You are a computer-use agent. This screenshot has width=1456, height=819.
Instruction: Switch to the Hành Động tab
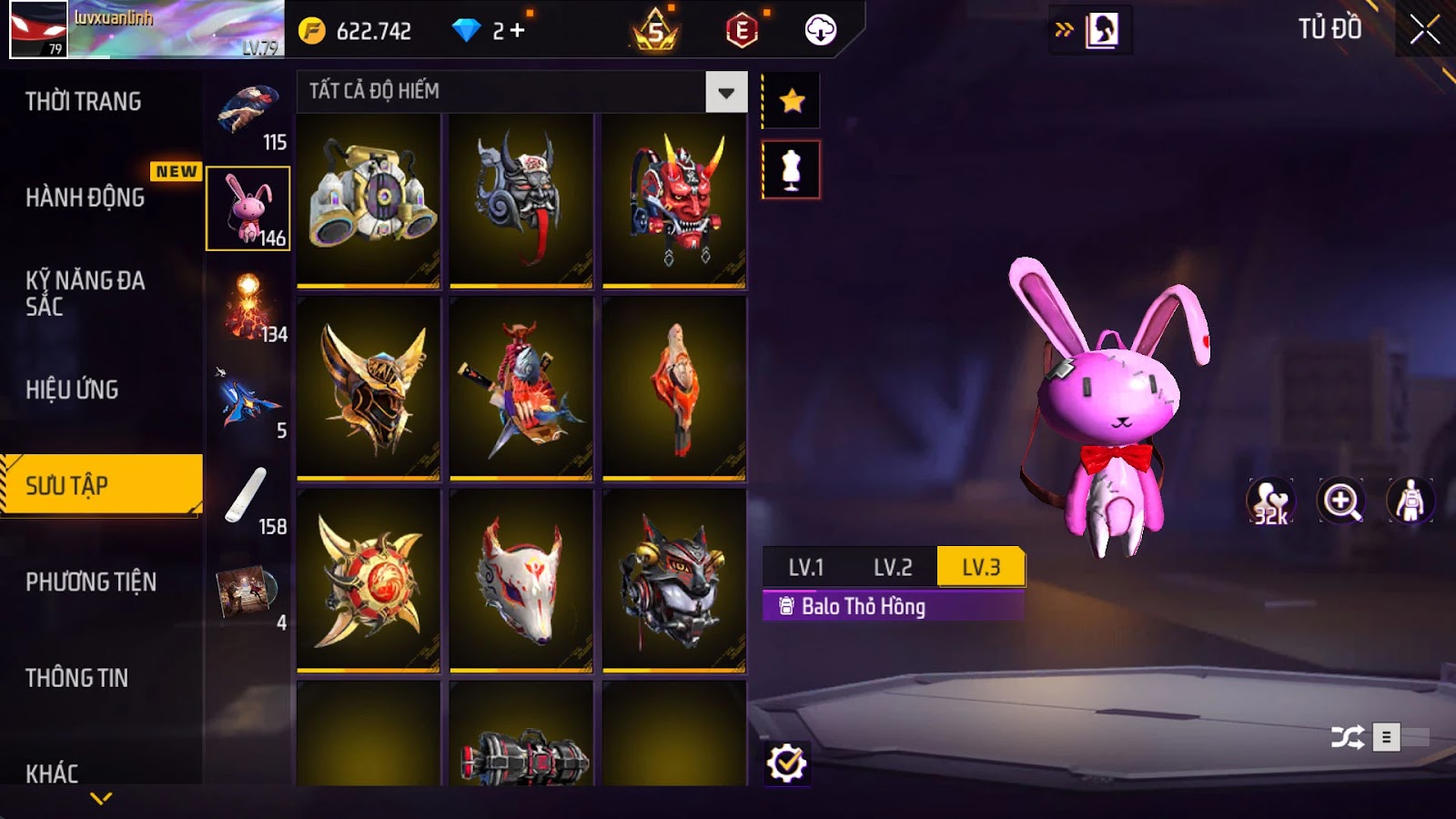tap(86, 197)
